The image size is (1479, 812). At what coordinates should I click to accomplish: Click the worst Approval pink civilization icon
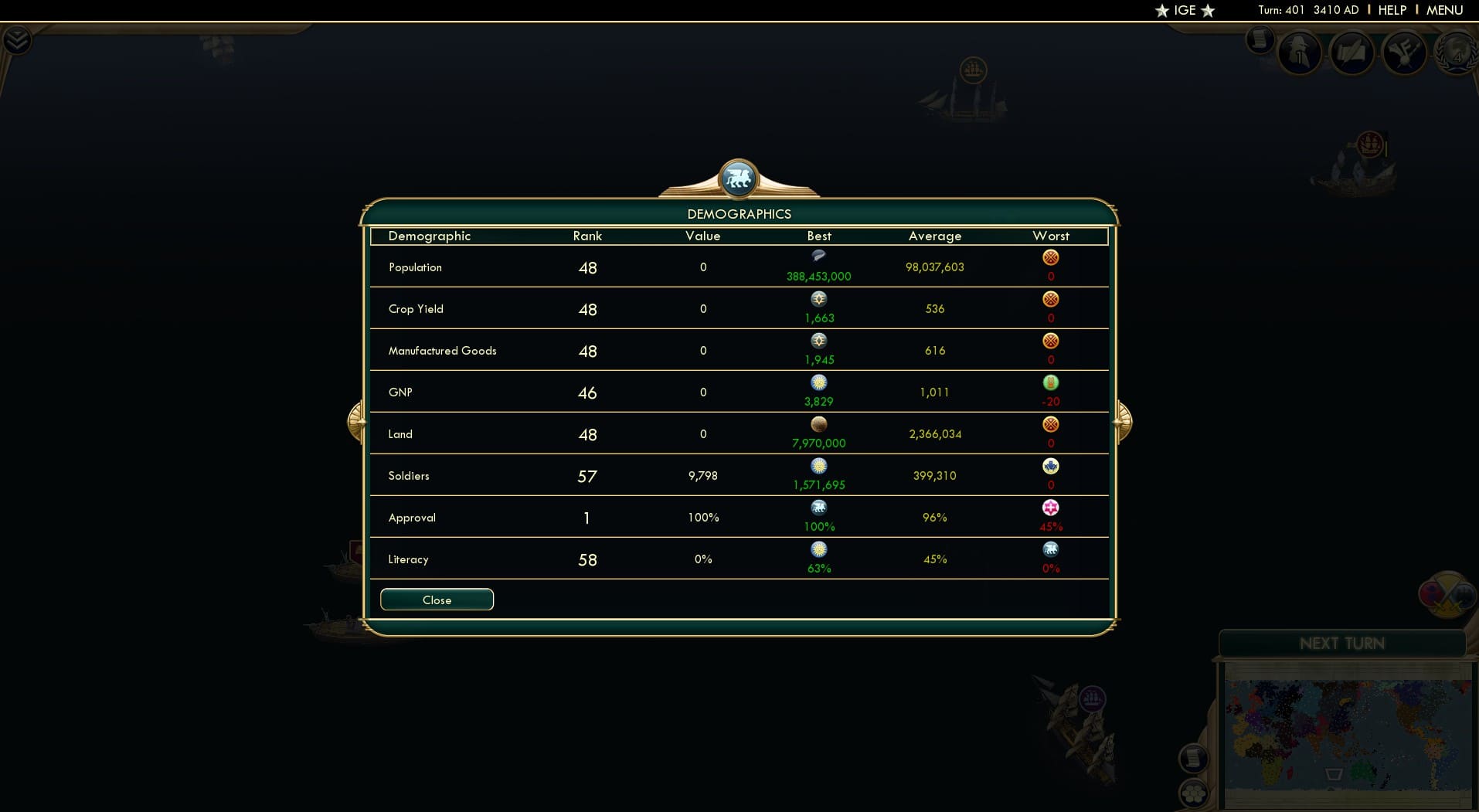(x=1052, y=508)
